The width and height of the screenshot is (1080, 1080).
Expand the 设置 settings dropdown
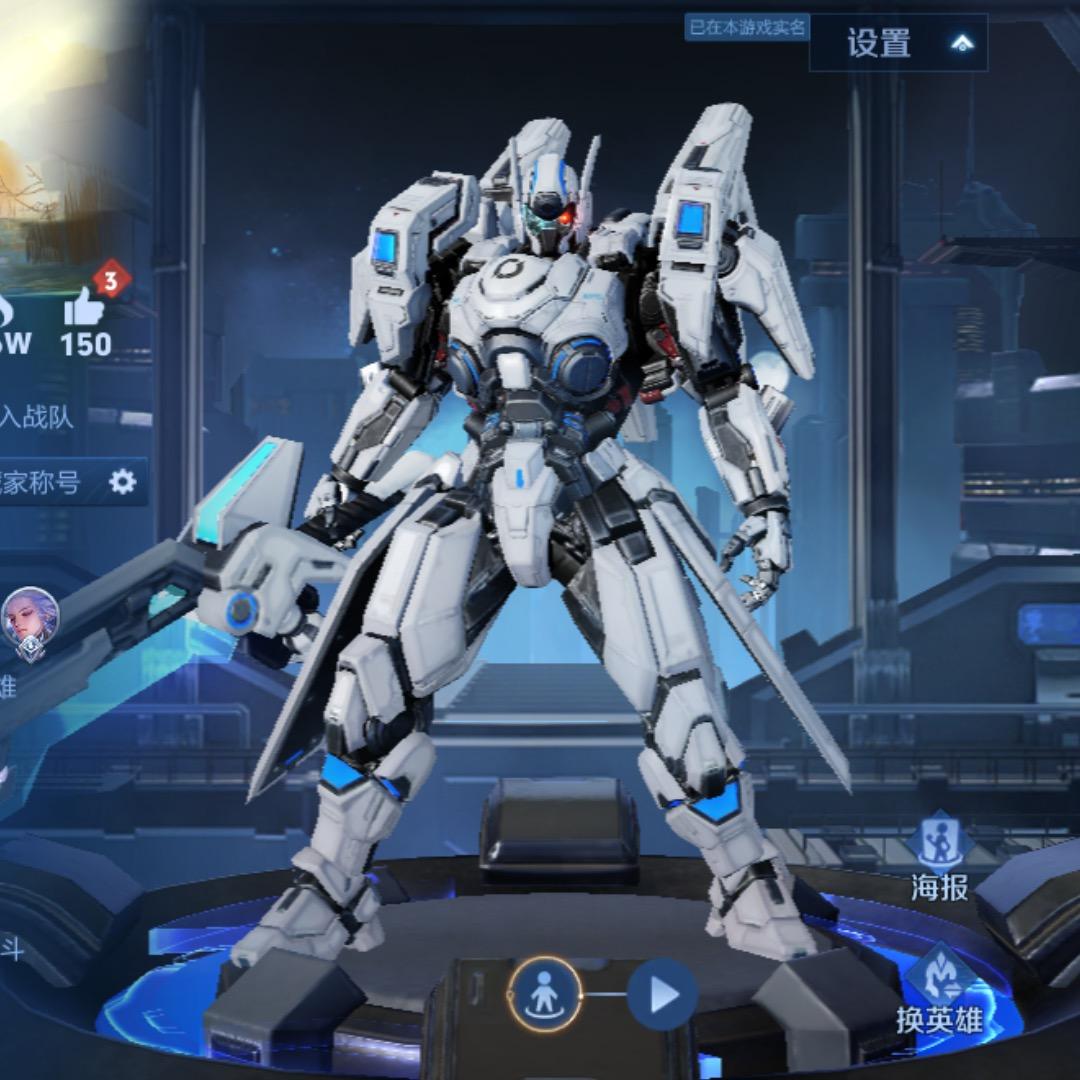tap(898, 43)
